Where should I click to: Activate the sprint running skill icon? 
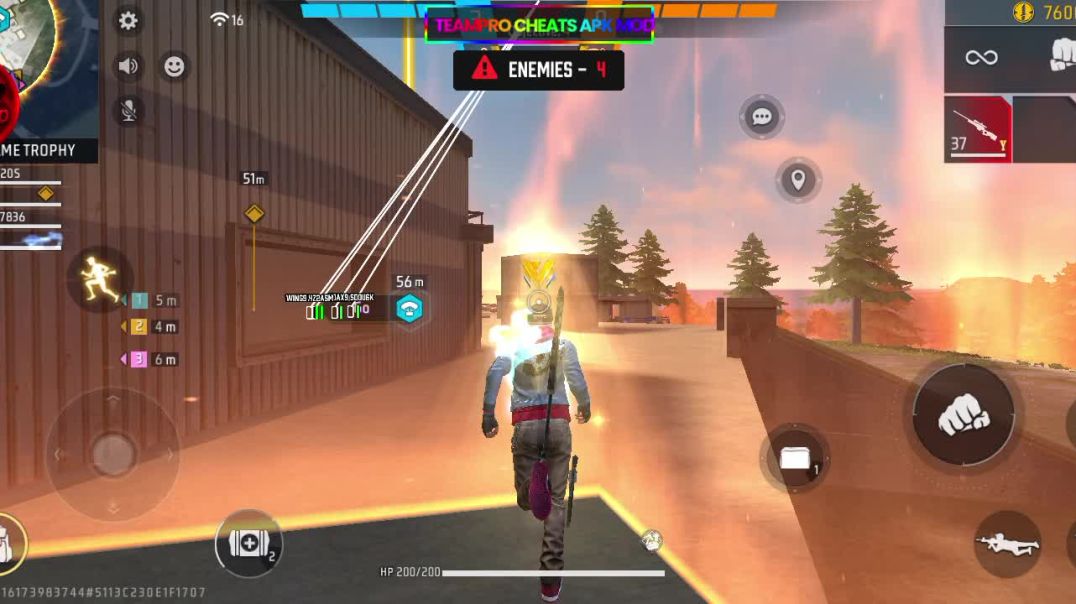coord(99,279)
